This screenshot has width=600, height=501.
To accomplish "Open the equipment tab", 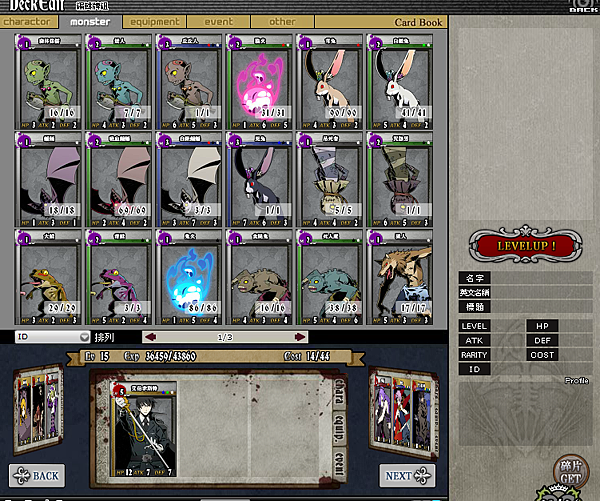I will tap(154, 21).
